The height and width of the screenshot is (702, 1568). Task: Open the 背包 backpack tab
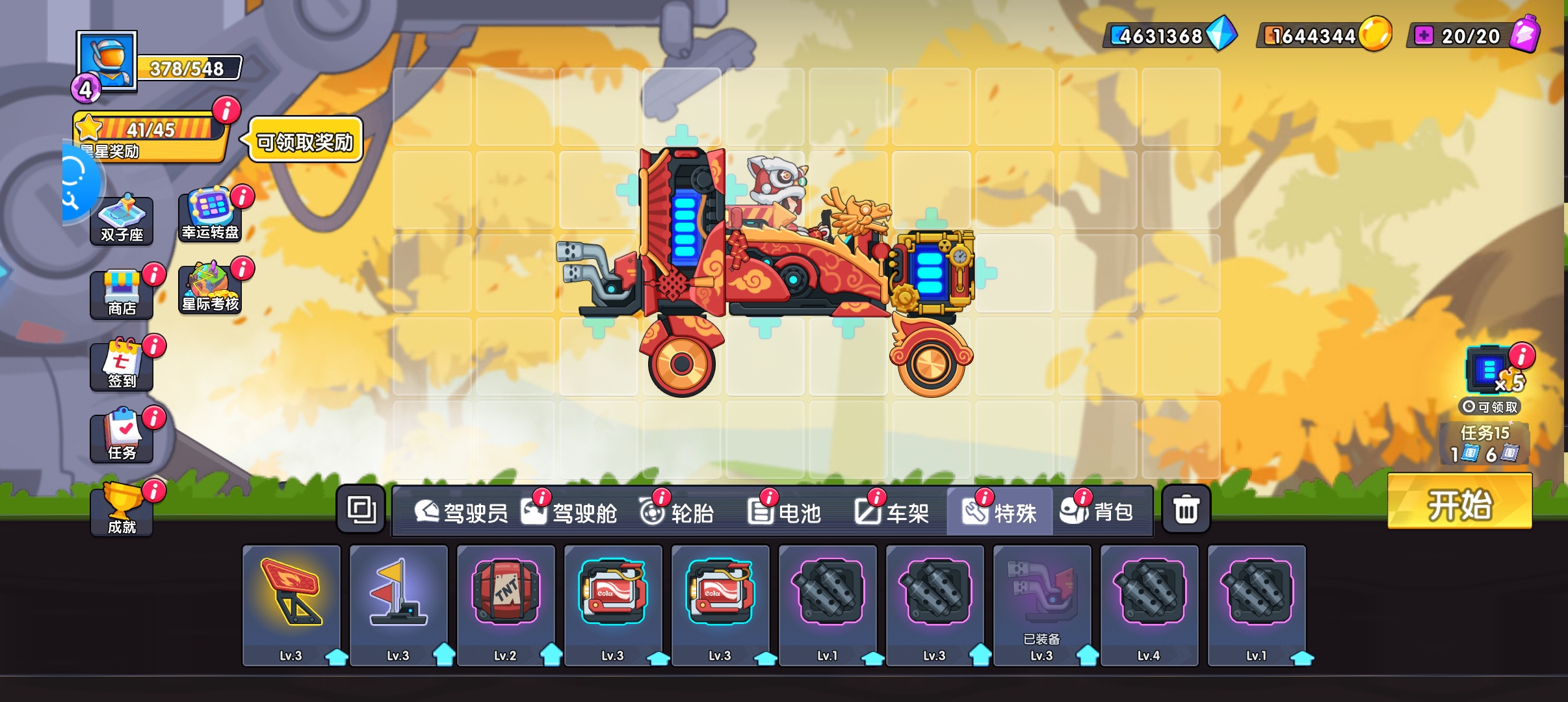click(x=1098, y=512)
